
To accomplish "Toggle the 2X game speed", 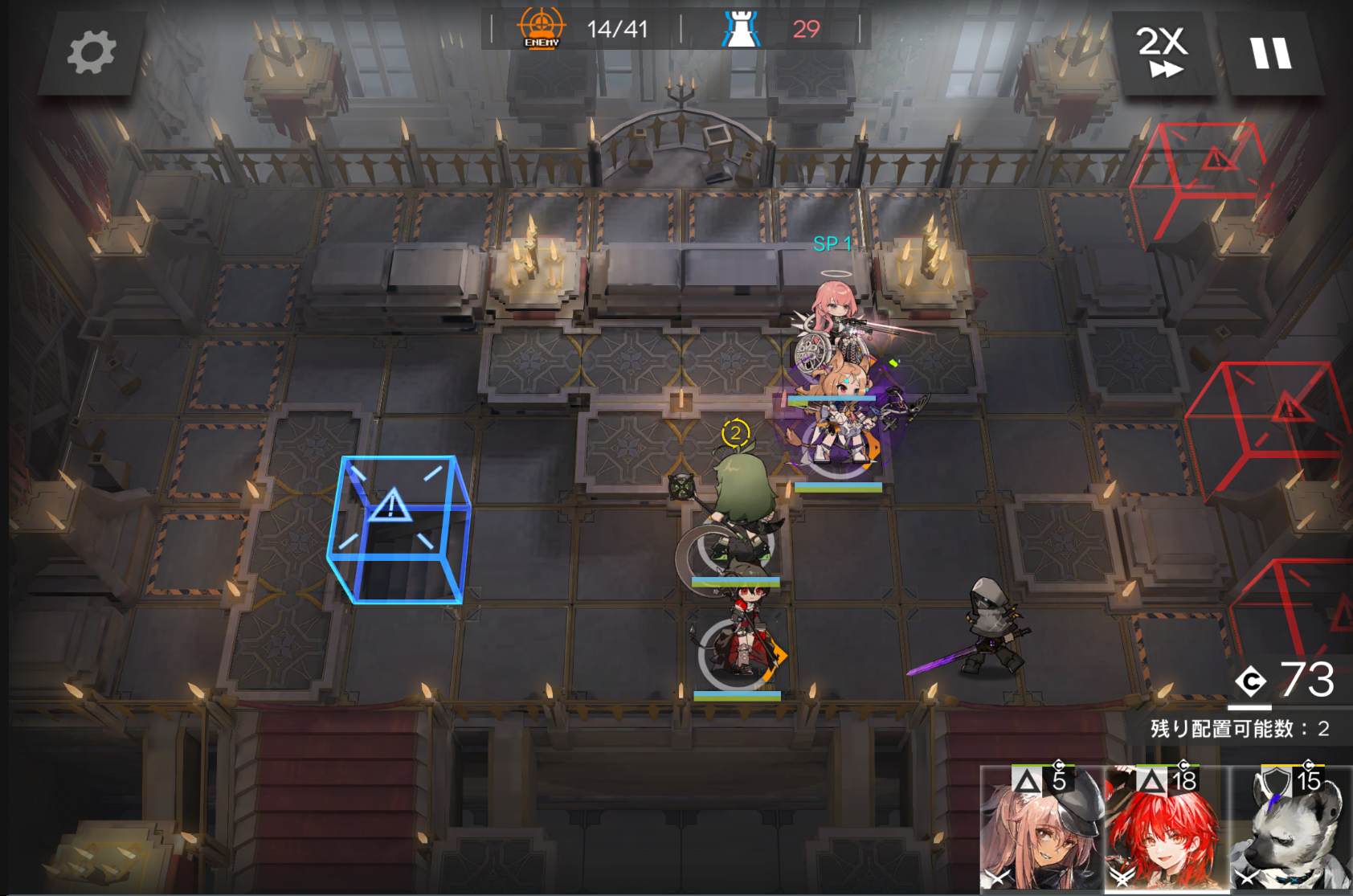I will 1163,53.
